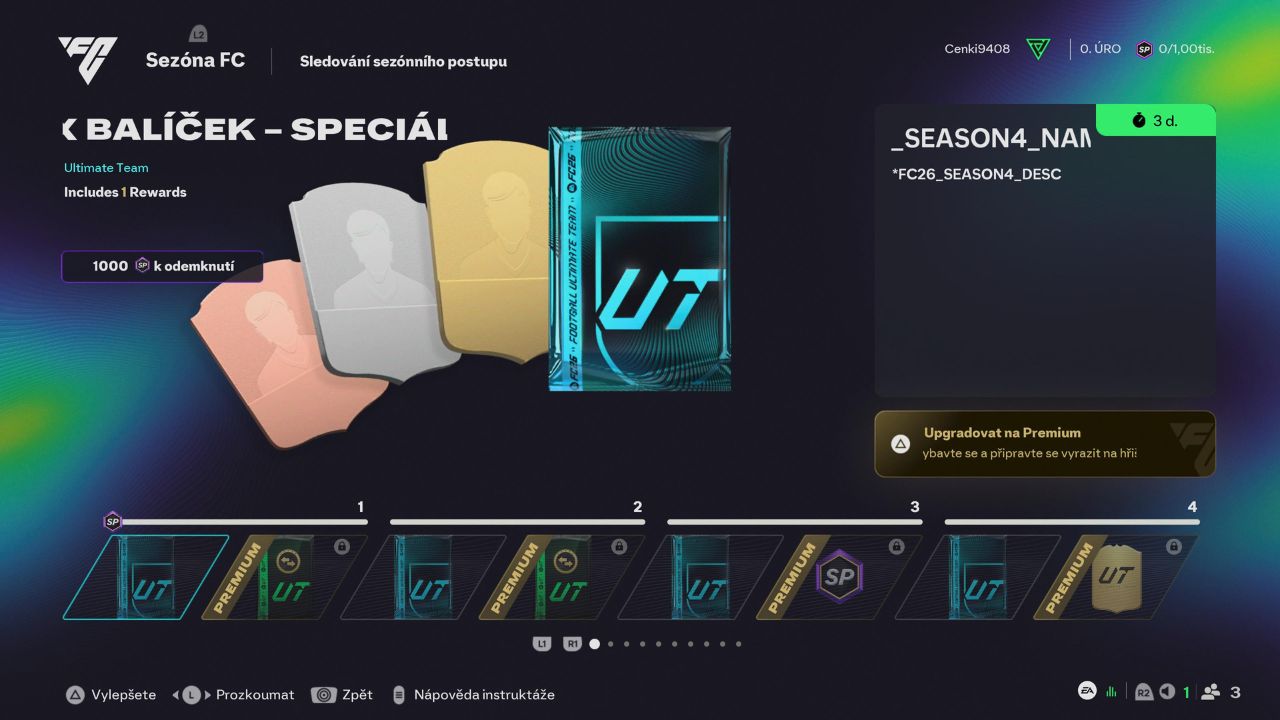1280x720 pixels.
Task: Choose Upgradovat na Premium banner
Action: click(1045, 443)
